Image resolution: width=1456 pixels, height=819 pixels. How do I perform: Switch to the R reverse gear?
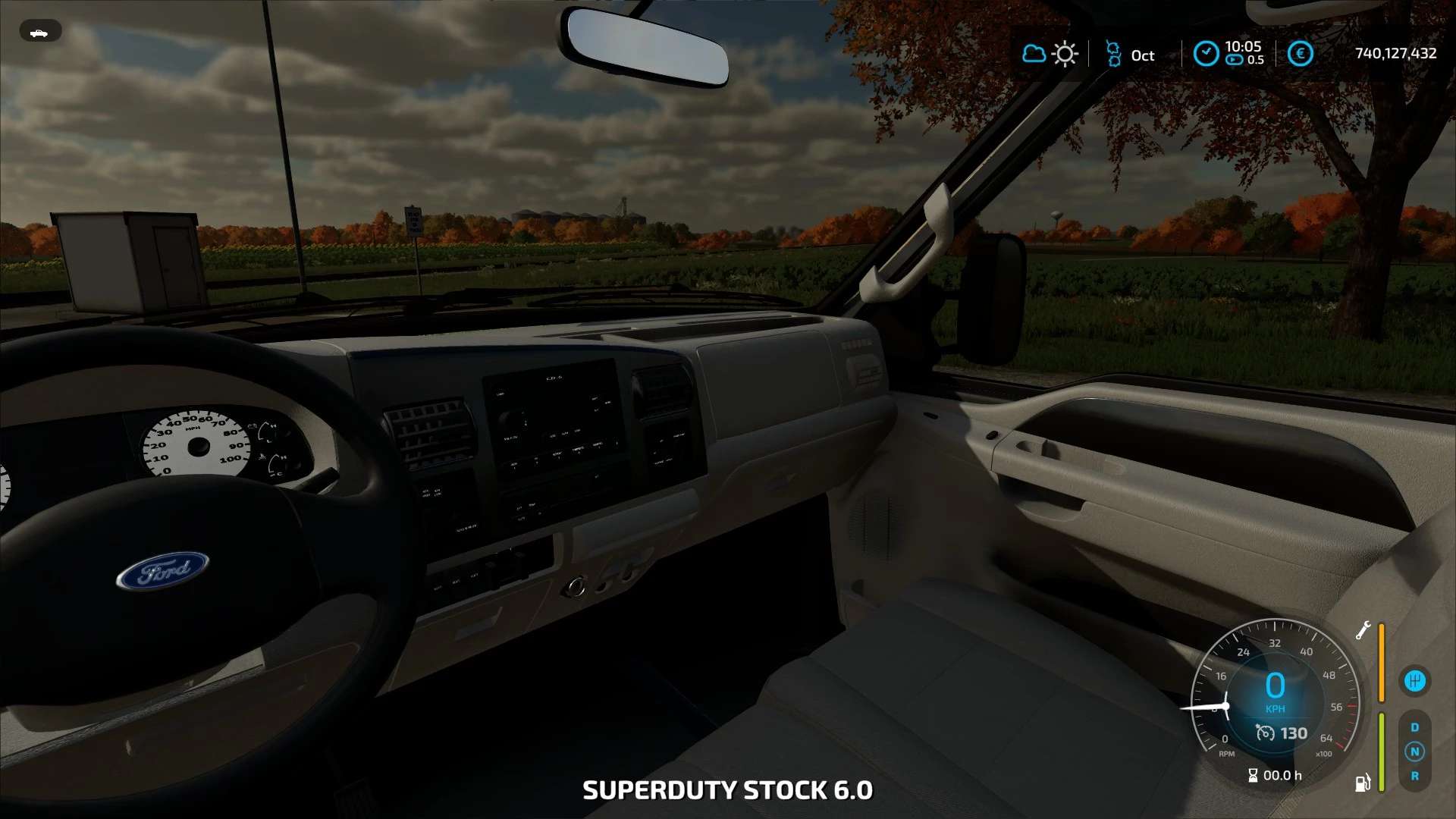1414,776
